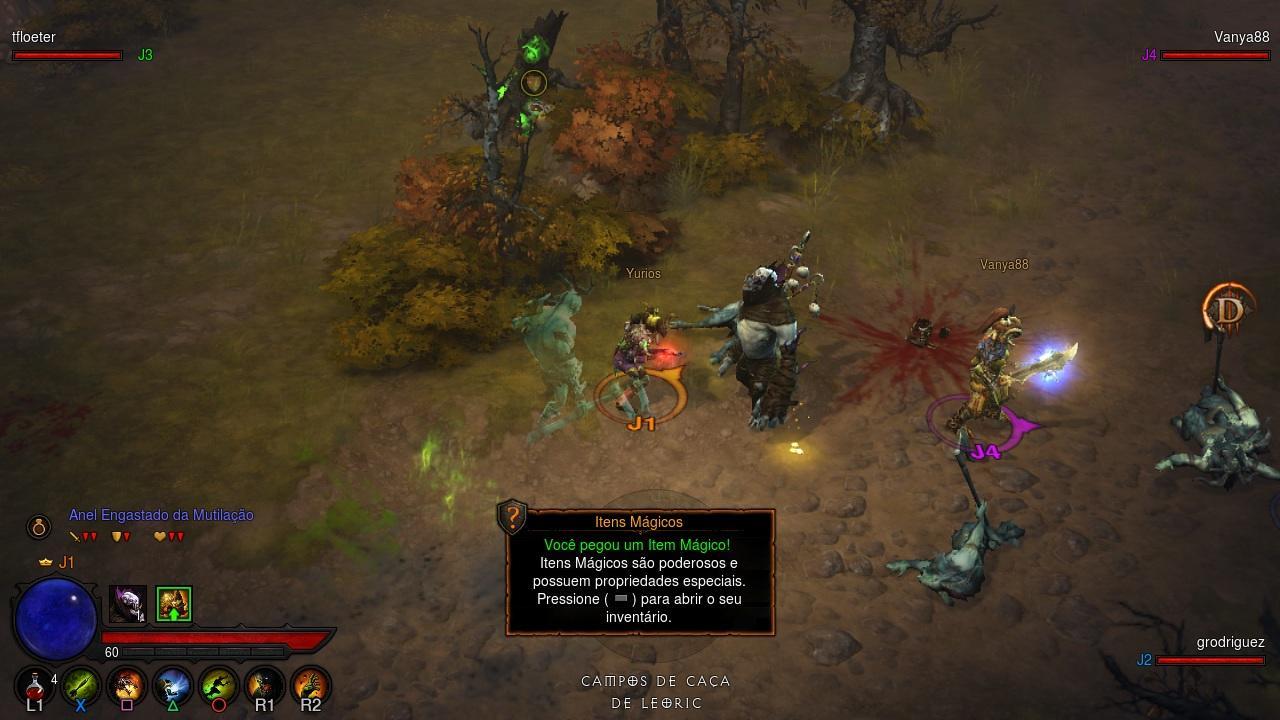This screenshot has height=720, width=1280.
Task: Select the Vanya88 party nameplate in the corner
Action: click(1241, 38)
